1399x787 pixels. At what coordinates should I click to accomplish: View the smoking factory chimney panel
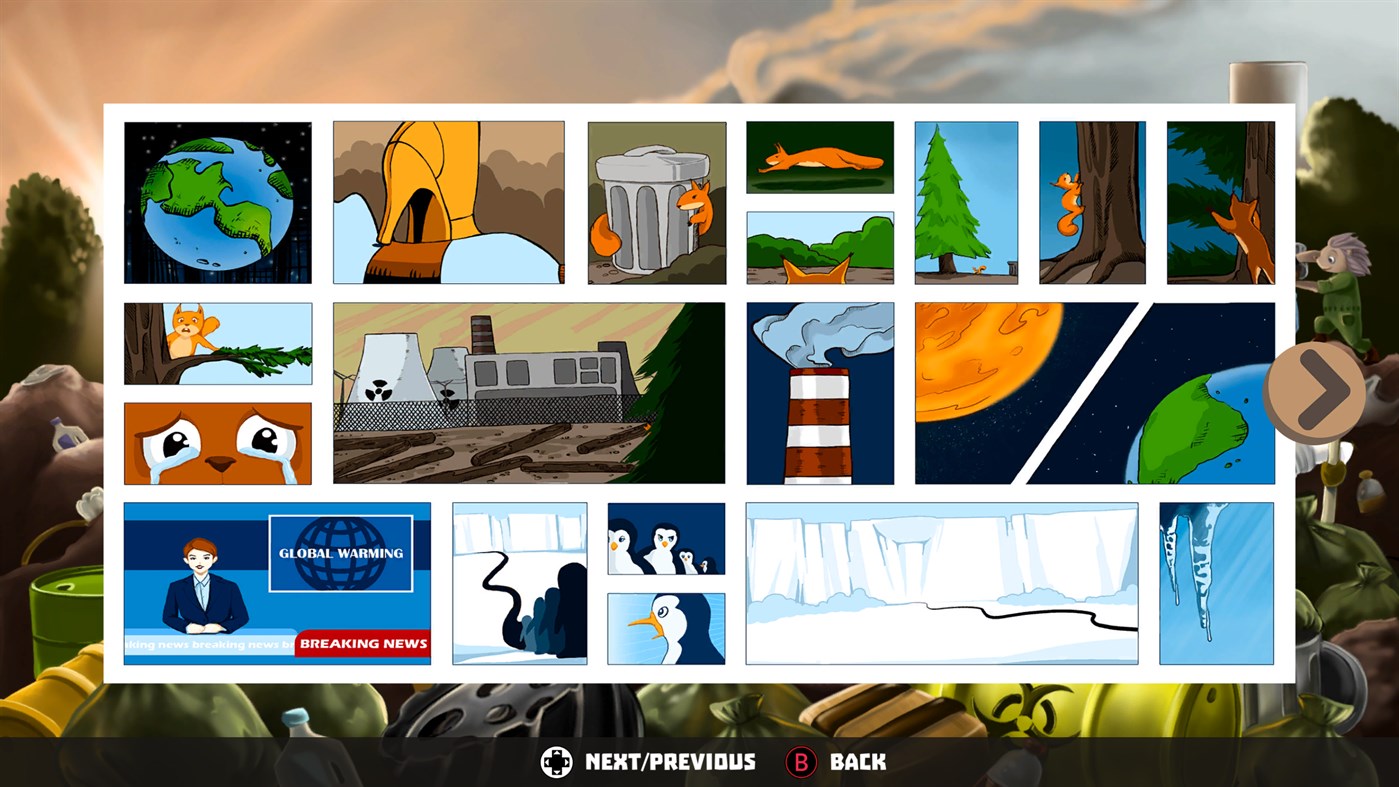coord(819,391)
